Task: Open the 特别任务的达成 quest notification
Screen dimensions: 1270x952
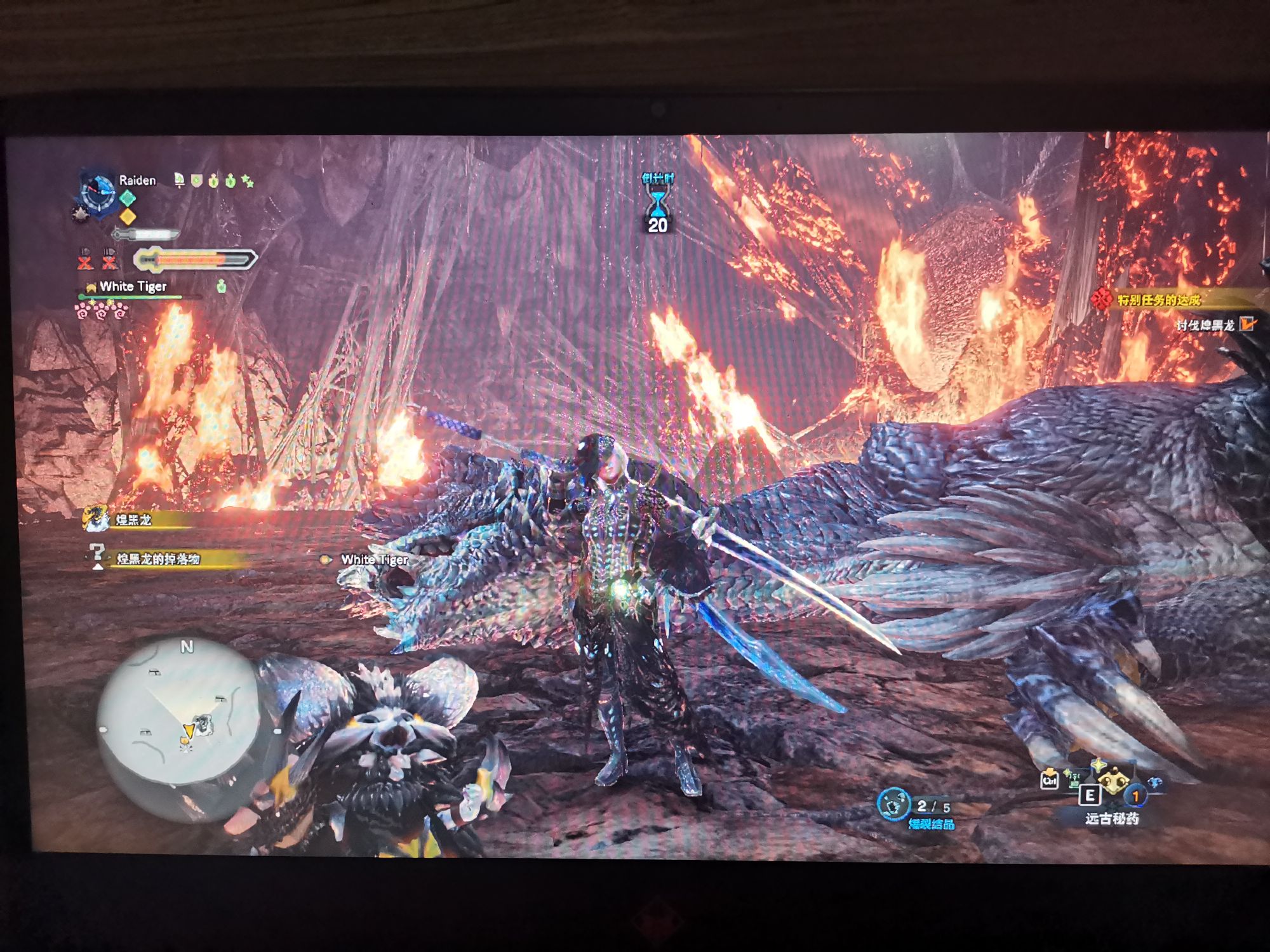Action: click(1158, 300)
